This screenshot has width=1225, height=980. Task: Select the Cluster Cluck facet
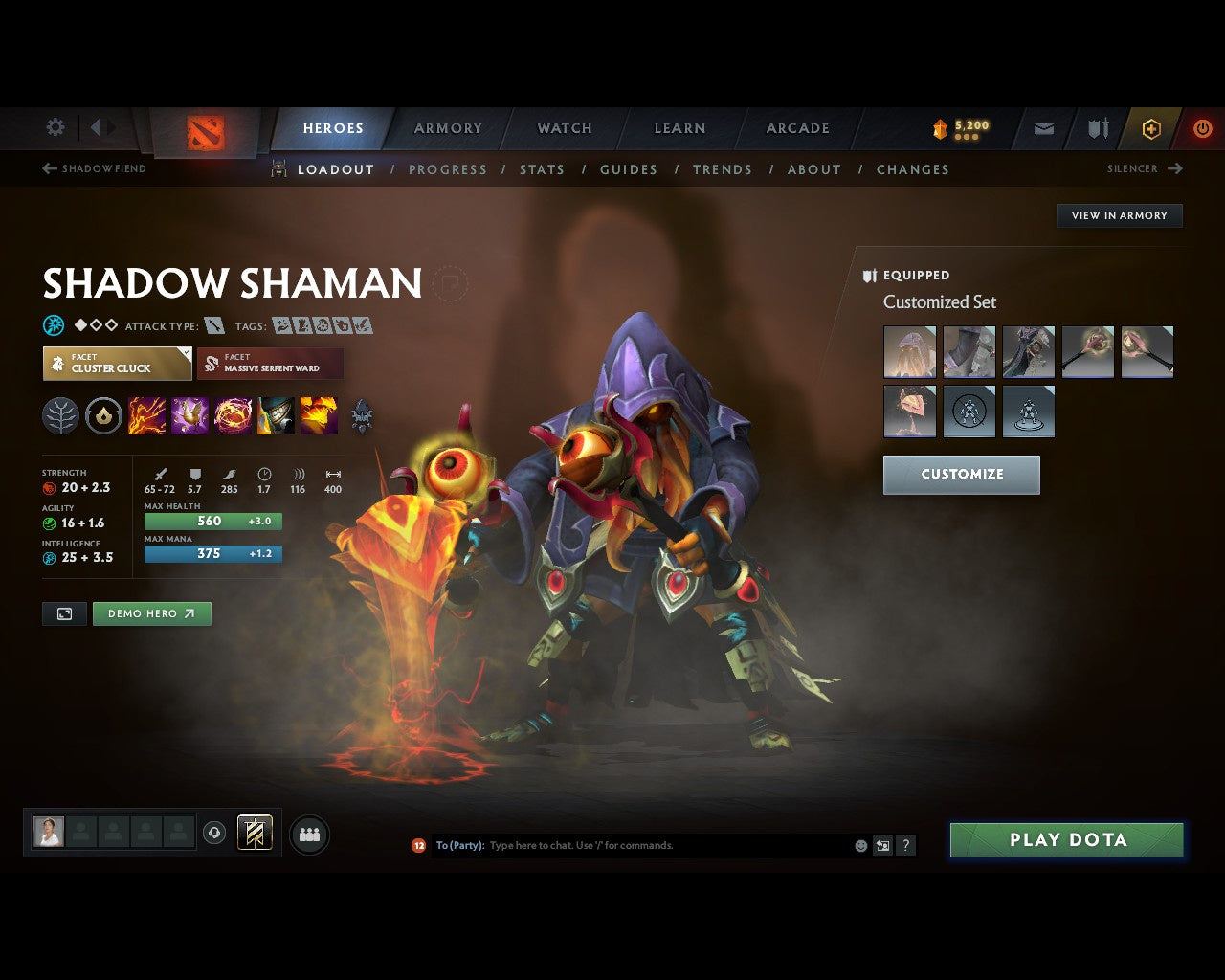(x=117, y=364)
